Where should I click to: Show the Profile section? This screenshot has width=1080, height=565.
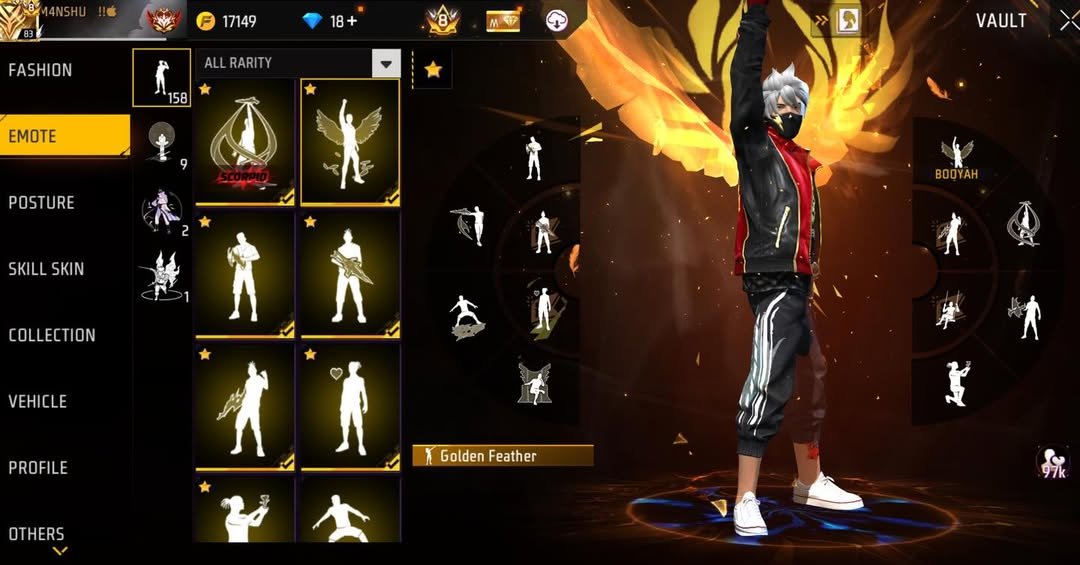[x=39, y=467]
